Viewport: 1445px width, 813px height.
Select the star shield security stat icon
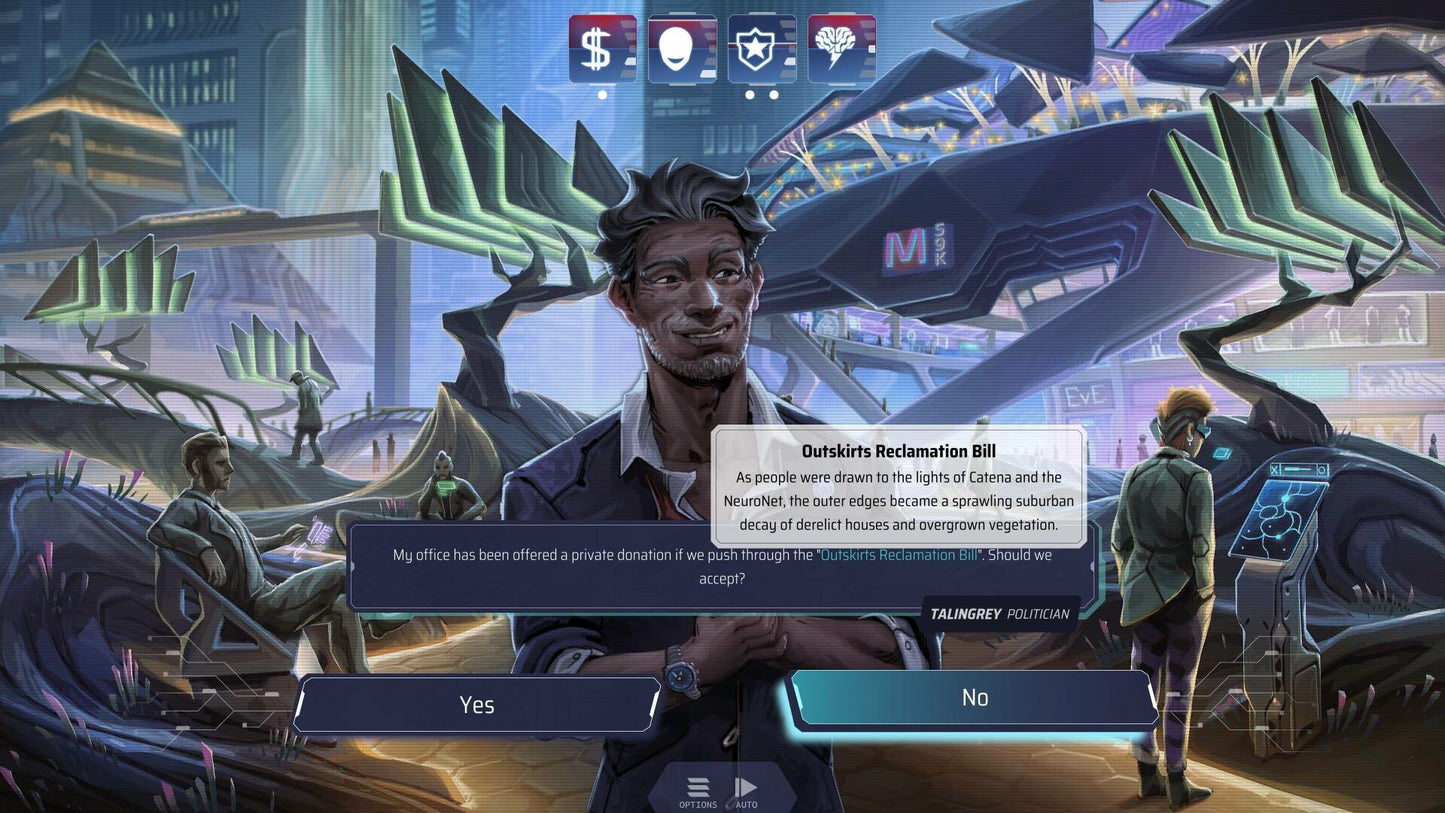pyautogui.click(x=762, y=48)
